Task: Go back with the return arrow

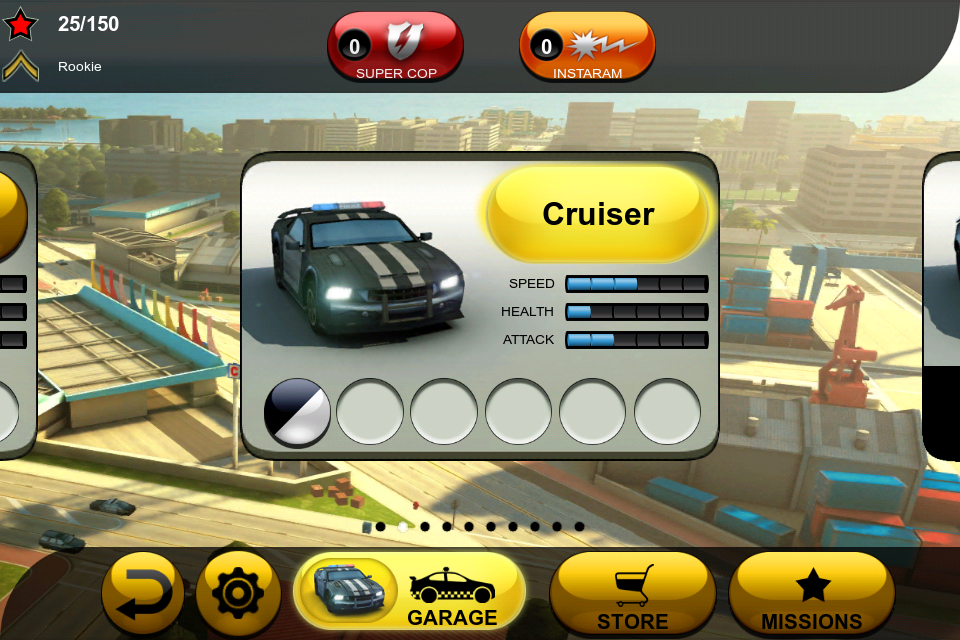Action: pyautogui.click(x=143, y=594)
